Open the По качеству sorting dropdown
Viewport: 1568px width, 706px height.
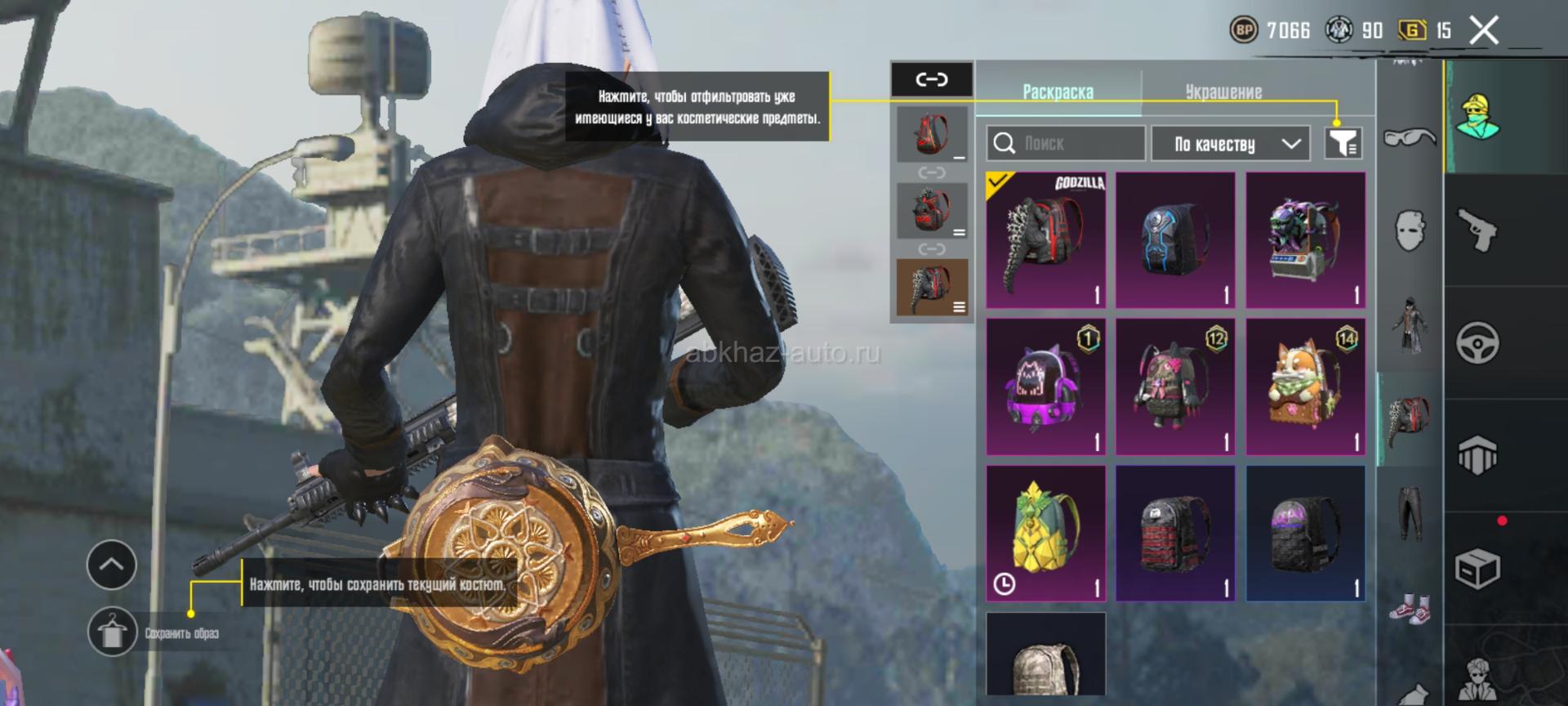[1230, 144]
